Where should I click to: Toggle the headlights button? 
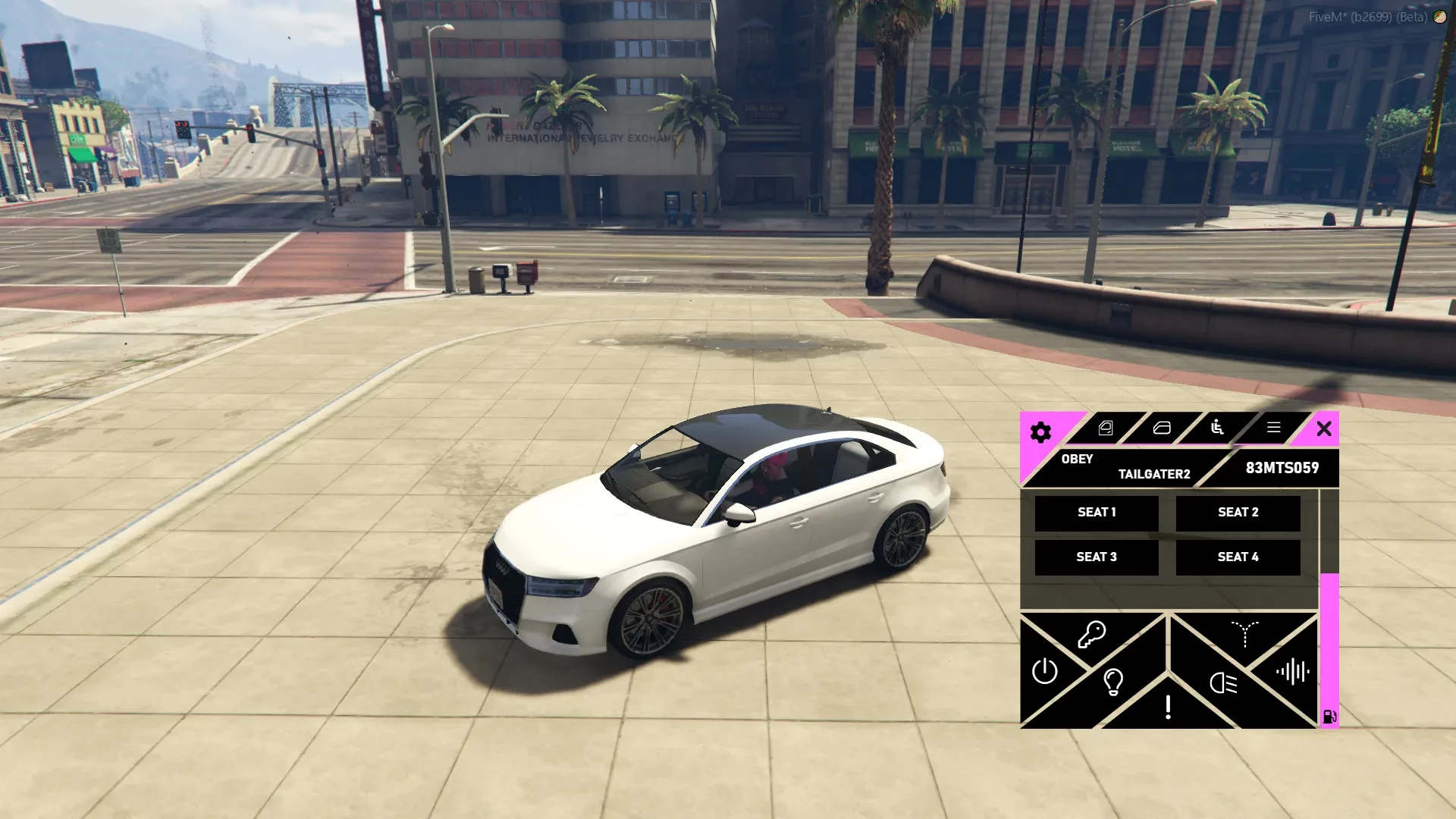click(x=1223, y=683)
